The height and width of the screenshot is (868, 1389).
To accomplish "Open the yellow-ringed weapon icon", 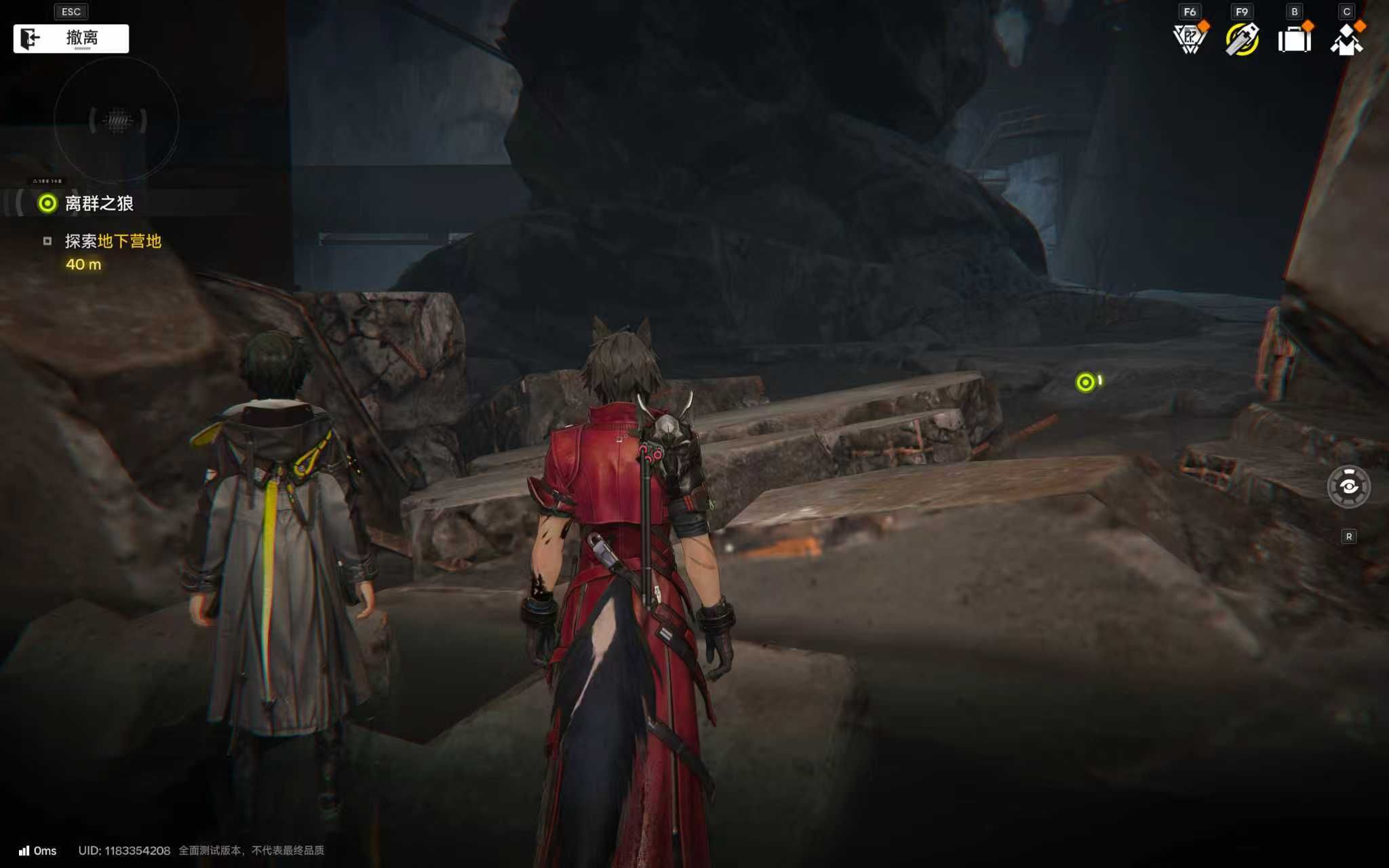I will [x=1242, y=39].
